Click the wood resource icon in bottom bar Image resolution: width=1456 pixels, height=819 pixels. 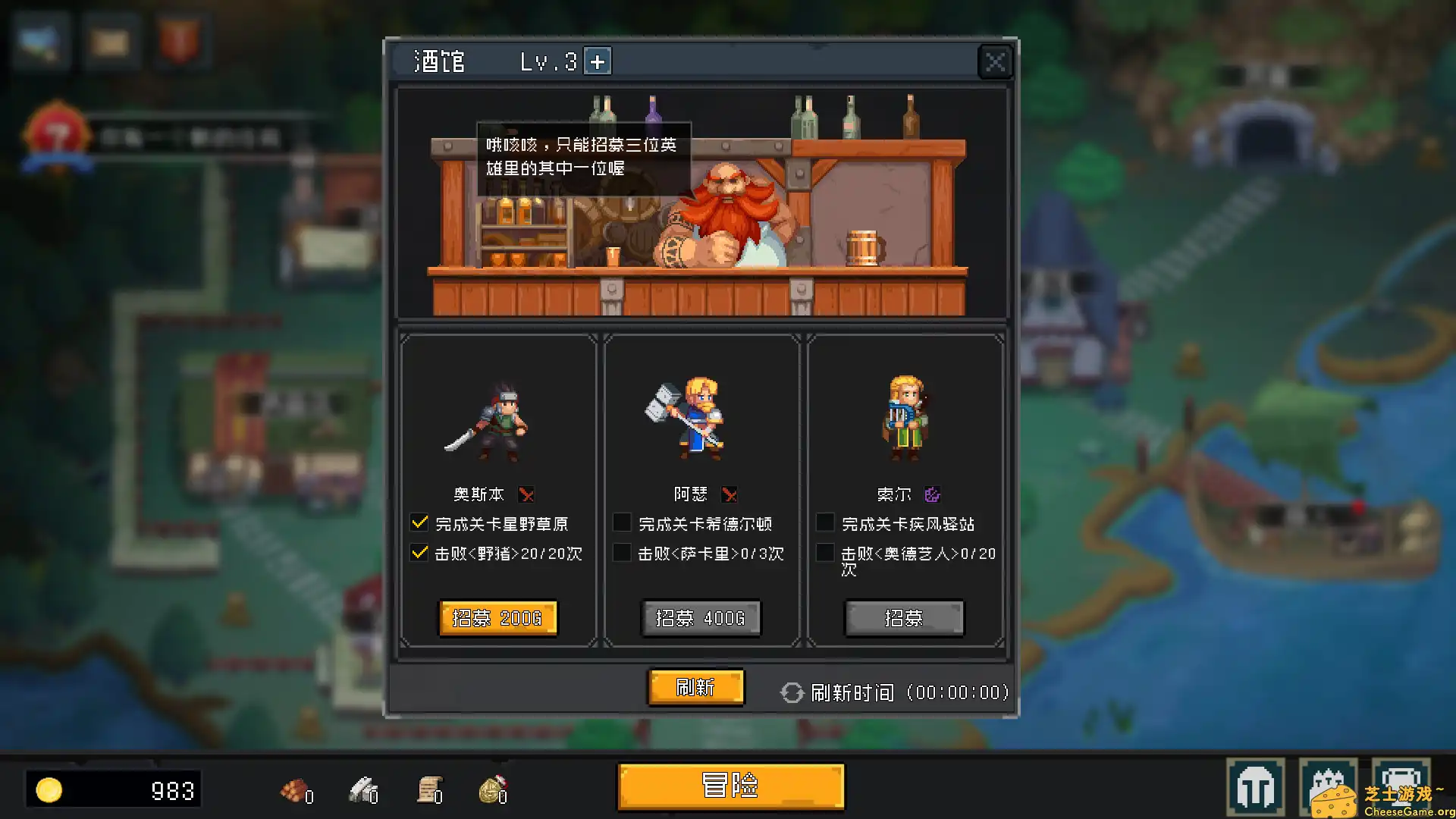coord(292,791)
